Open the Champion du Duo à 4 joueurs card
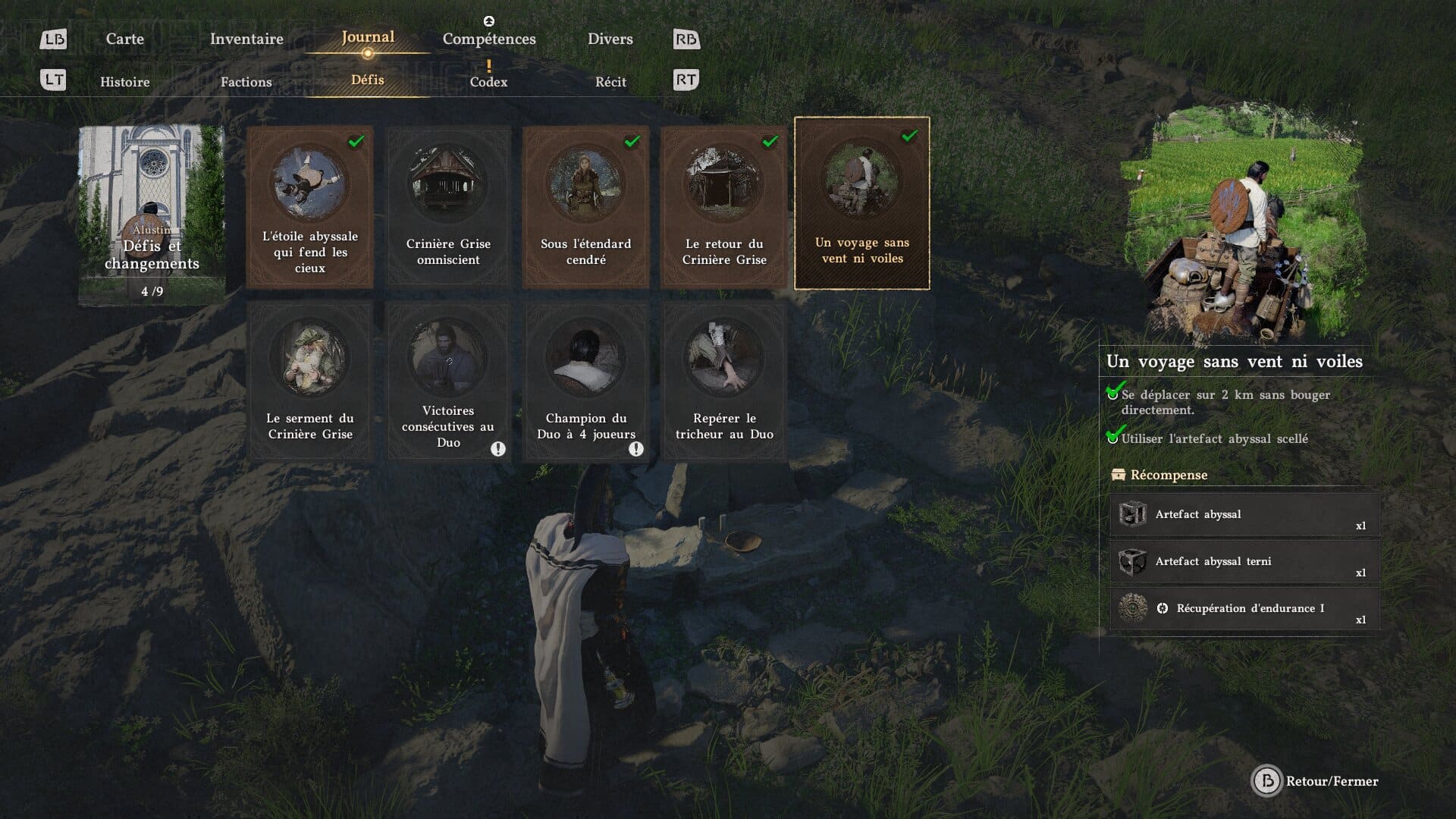The width and height of the screenshot is (1456, 819). point(585,381)
